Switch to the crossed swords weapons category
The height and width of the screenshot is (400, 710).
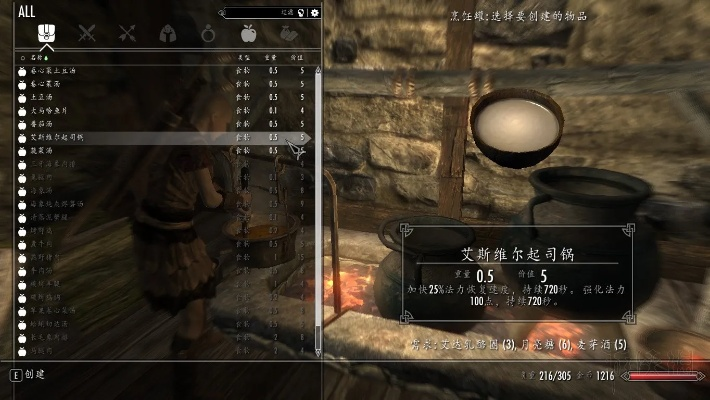(87, 33)
